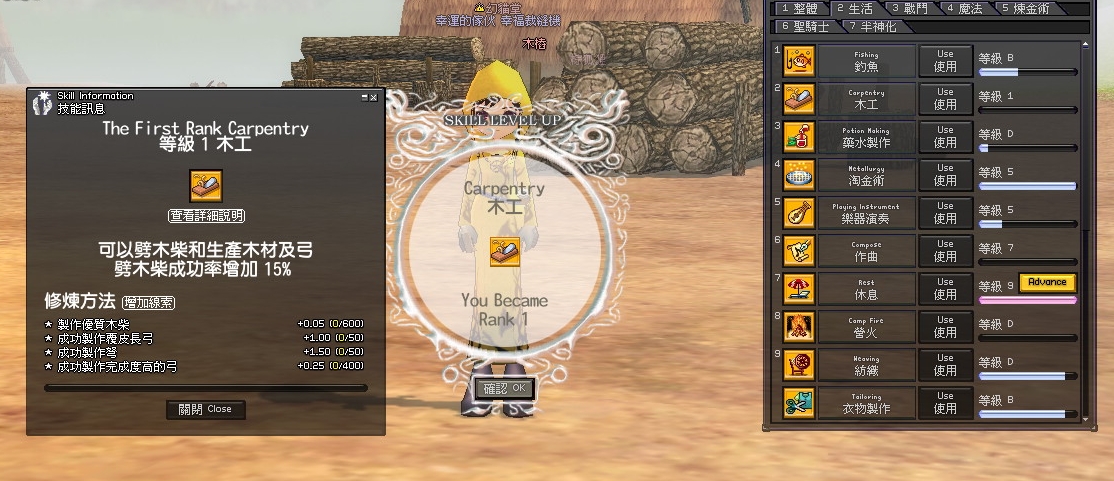Open the 查看詳細說明 detailed description

[206, 216]
